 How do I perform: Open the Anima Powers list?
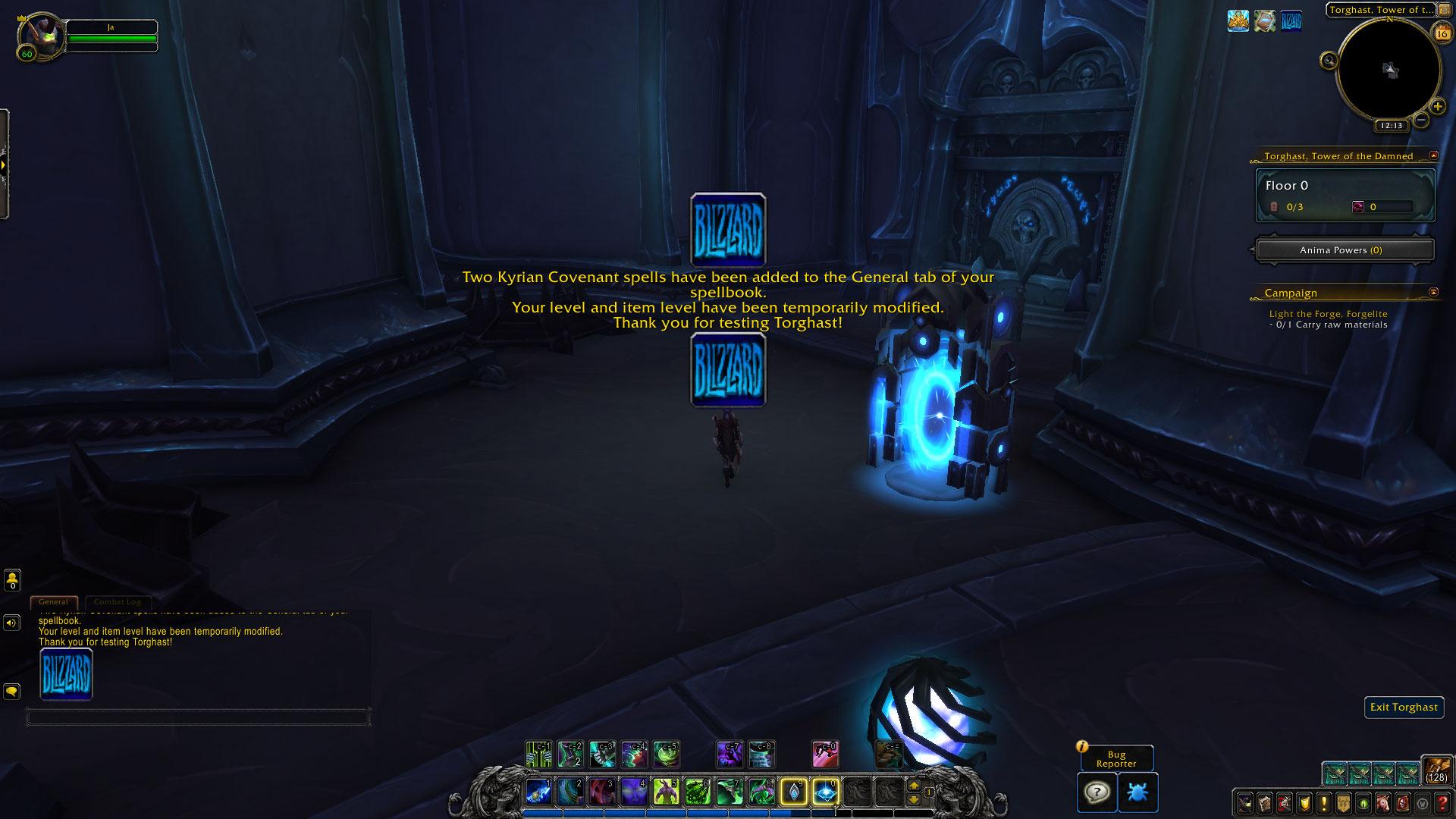click(1345, 250)
